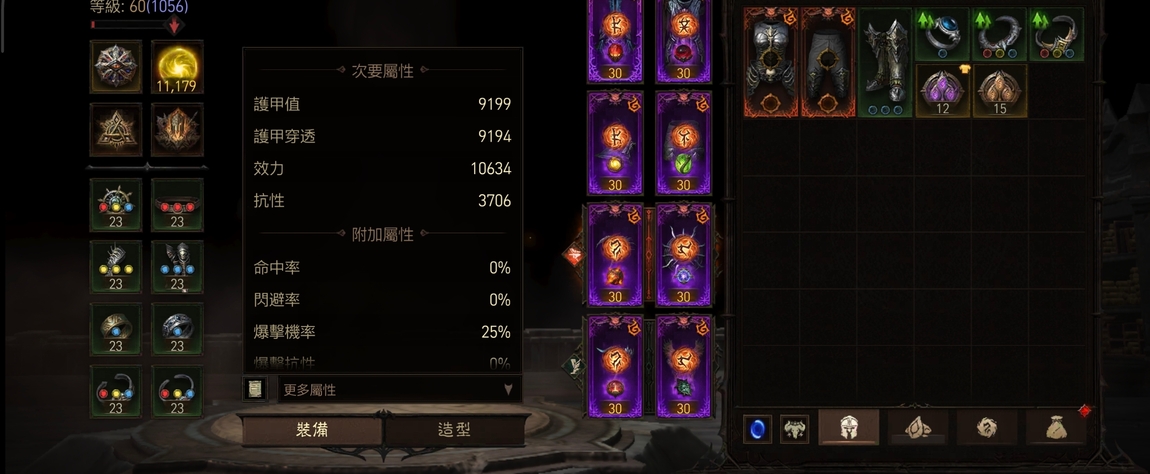Switch to the 裝備 equipment tab
1150x474 pixels.
(312, 430)
